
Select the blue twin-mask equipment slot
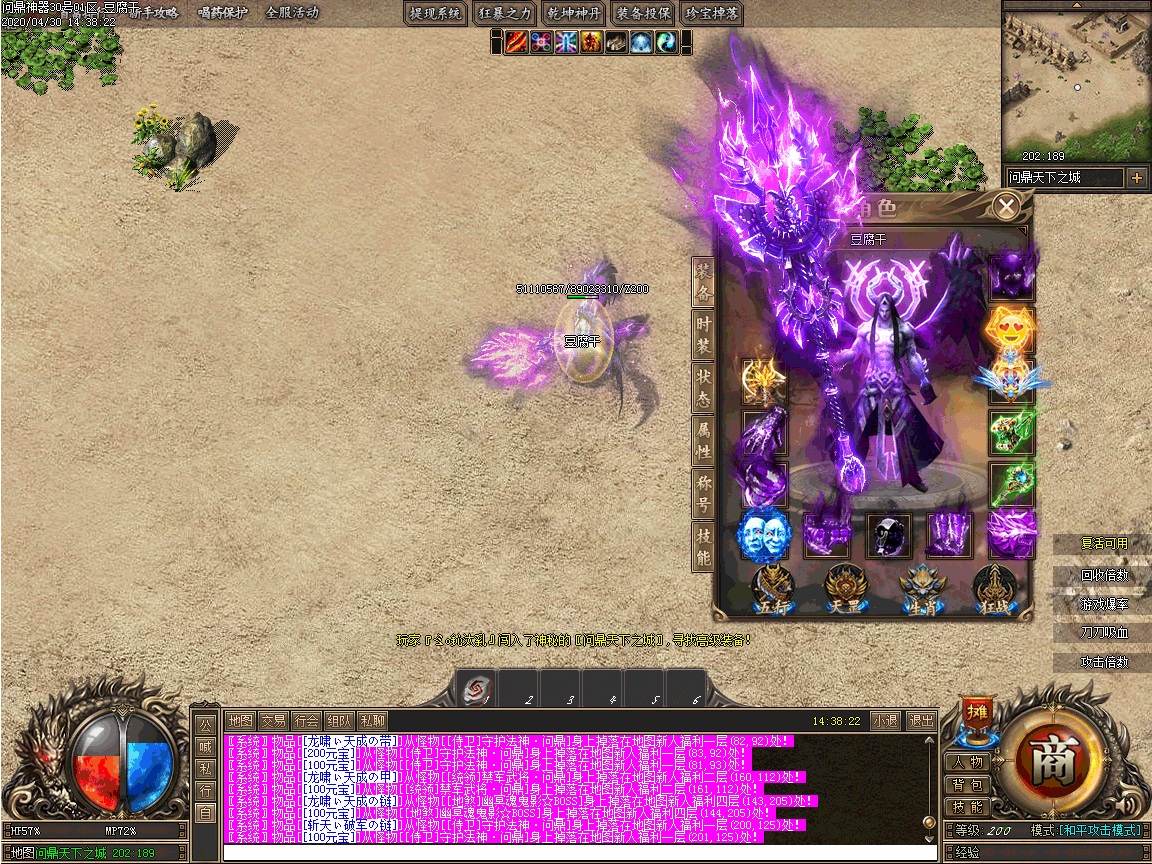[x=762, y=535]
